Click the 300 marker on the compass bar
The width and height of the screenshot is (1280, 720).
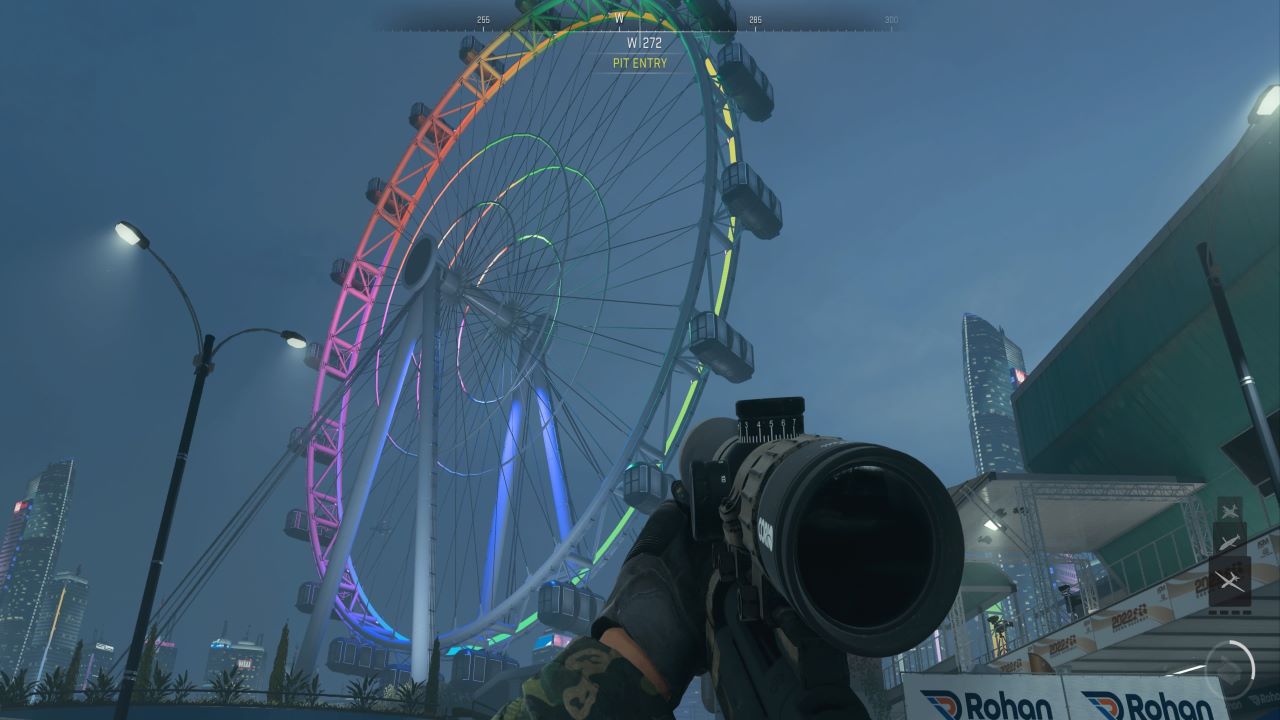pos(892,18)
